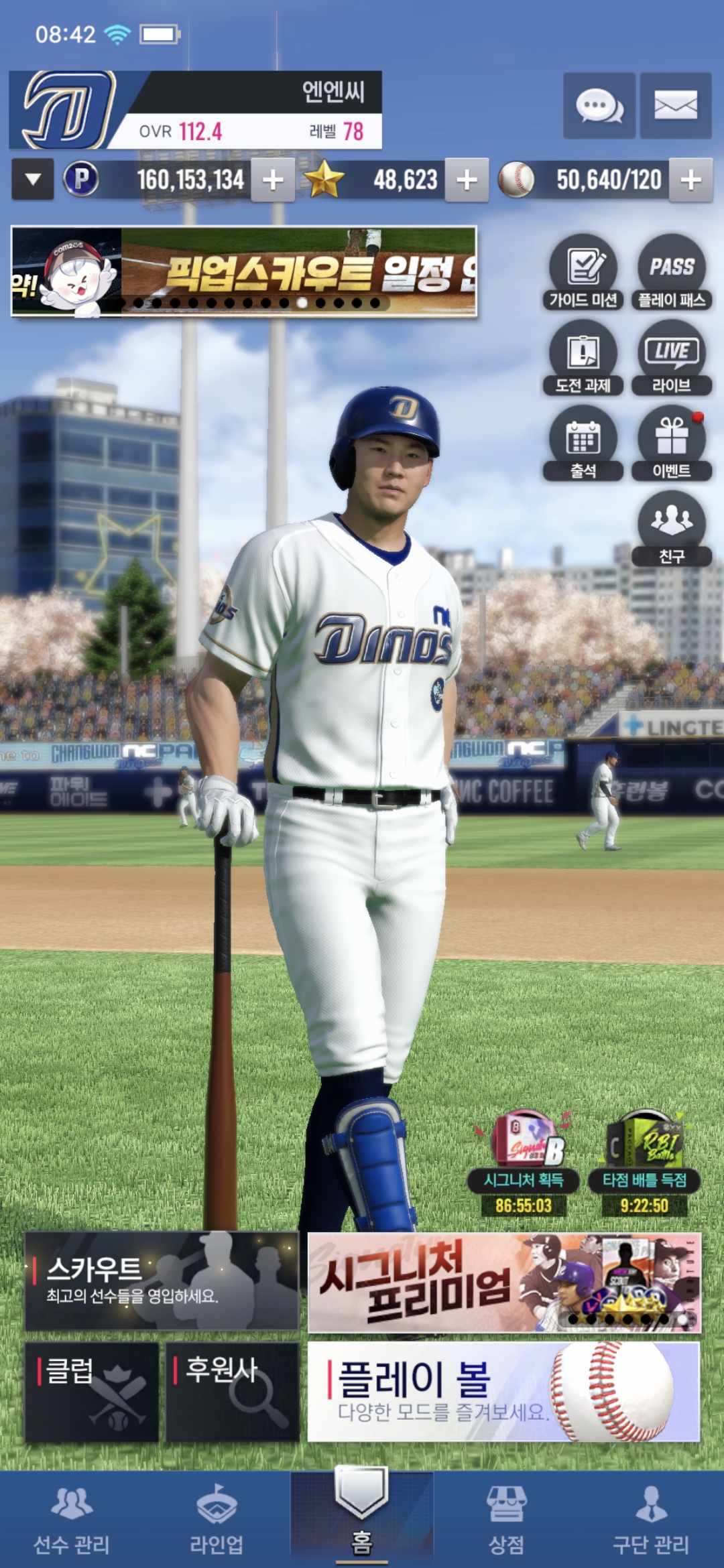Open the 클럽 club menu
Screen dimensions: 724x1568
92,1391
